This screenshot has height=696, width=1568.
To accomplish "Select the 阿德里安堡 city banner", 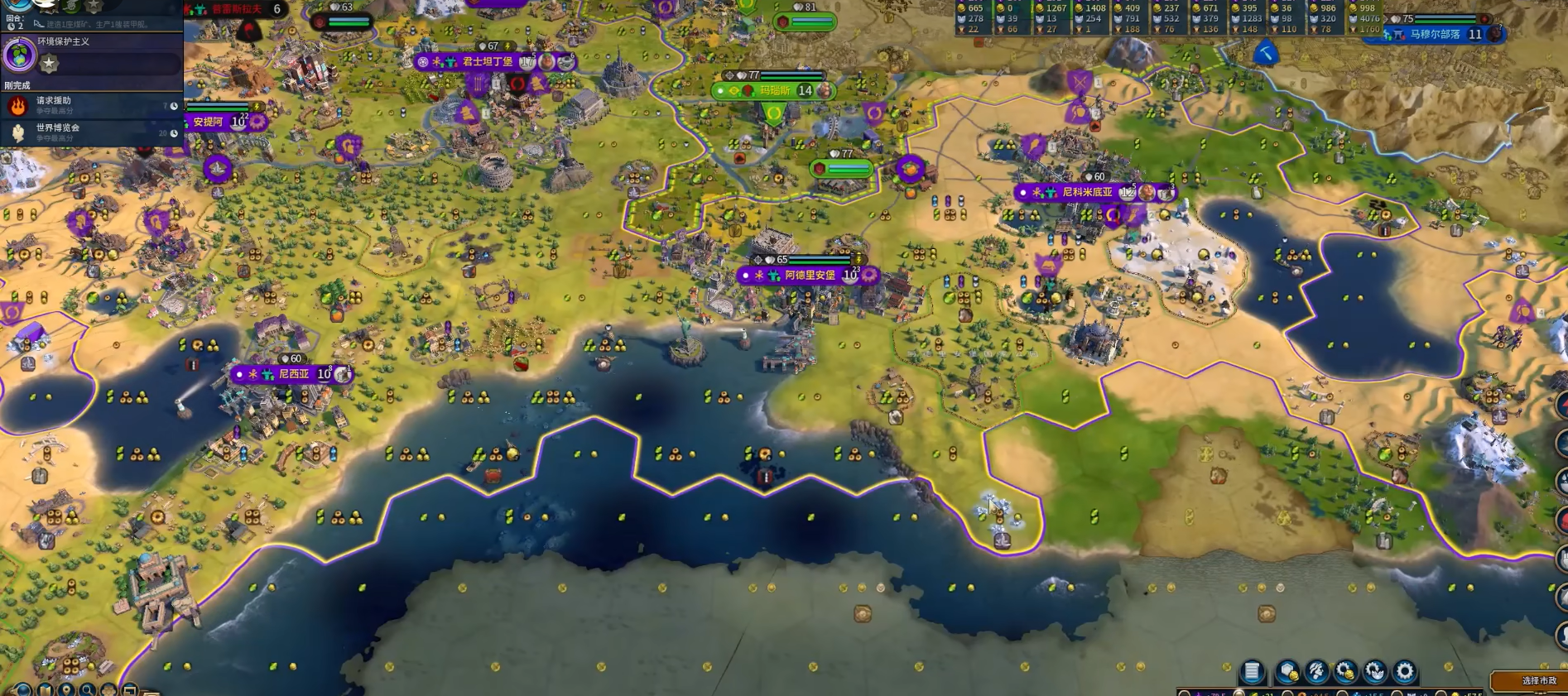I will pyautogui.click(x=809, y=275).
